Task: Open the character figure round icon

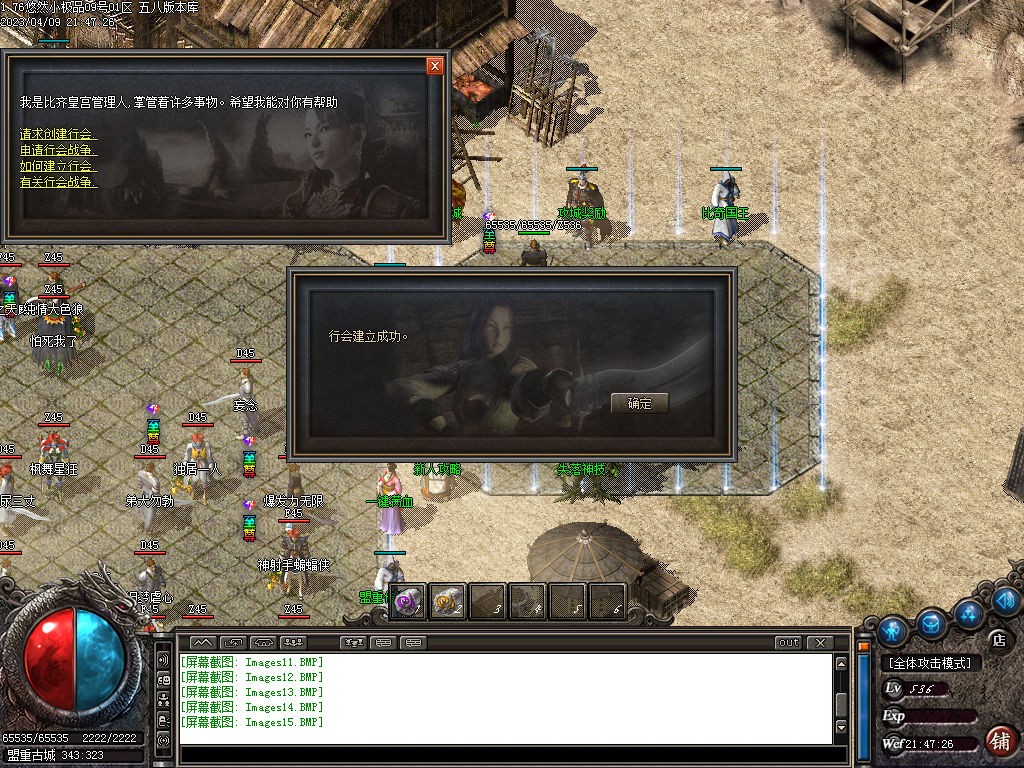Action: click(x=892, y=630)
